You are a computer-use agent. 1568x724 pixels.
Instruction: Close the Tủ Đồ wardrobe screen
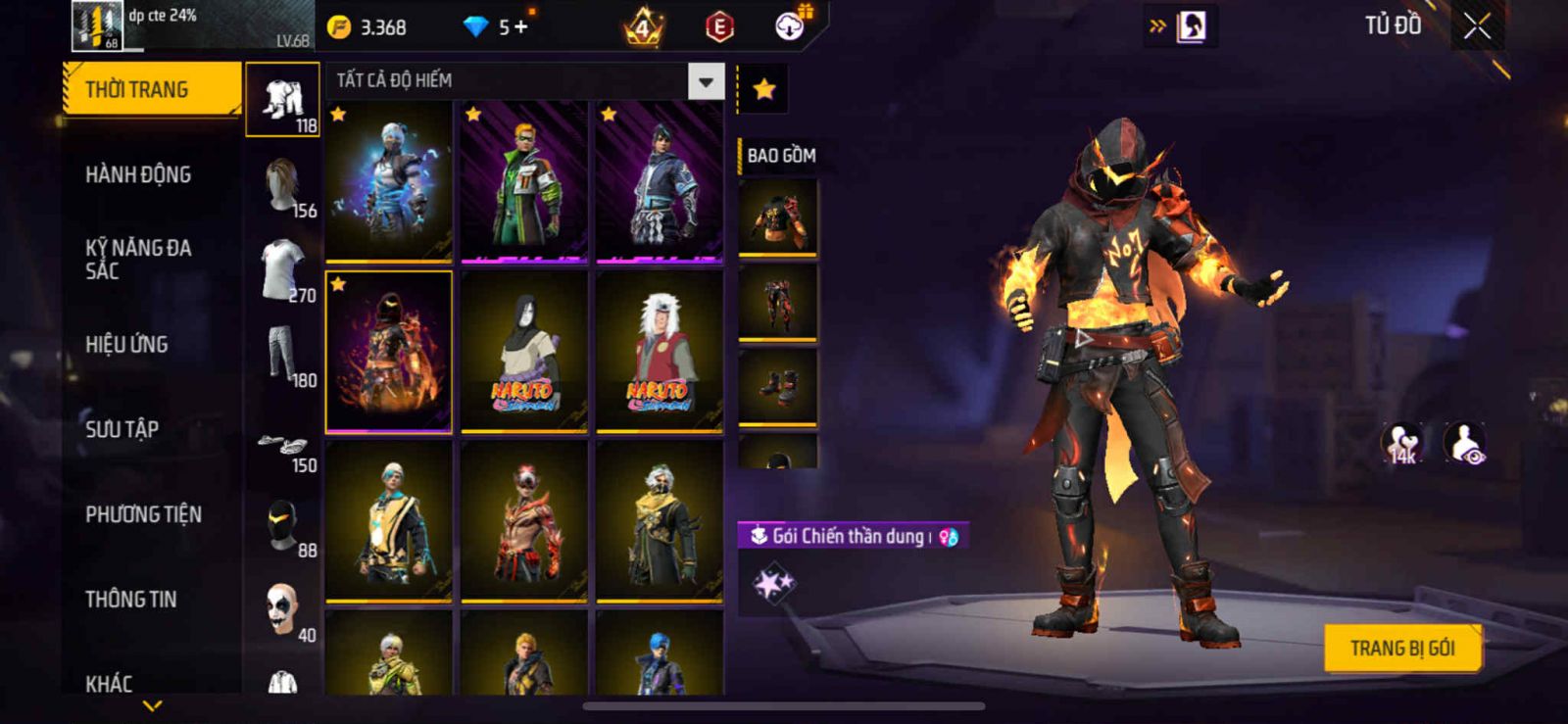tap(1477, 26)
